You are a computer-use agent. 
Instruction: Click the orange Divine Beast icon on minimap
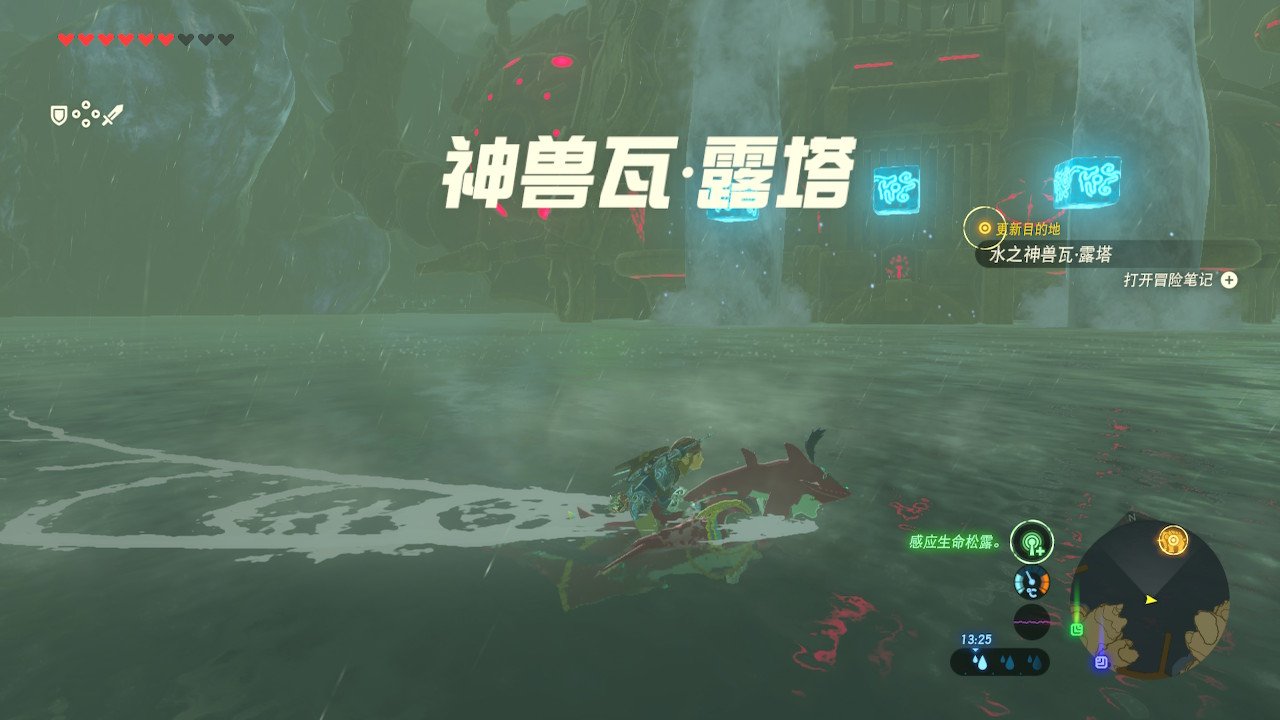coord(1172,540)
